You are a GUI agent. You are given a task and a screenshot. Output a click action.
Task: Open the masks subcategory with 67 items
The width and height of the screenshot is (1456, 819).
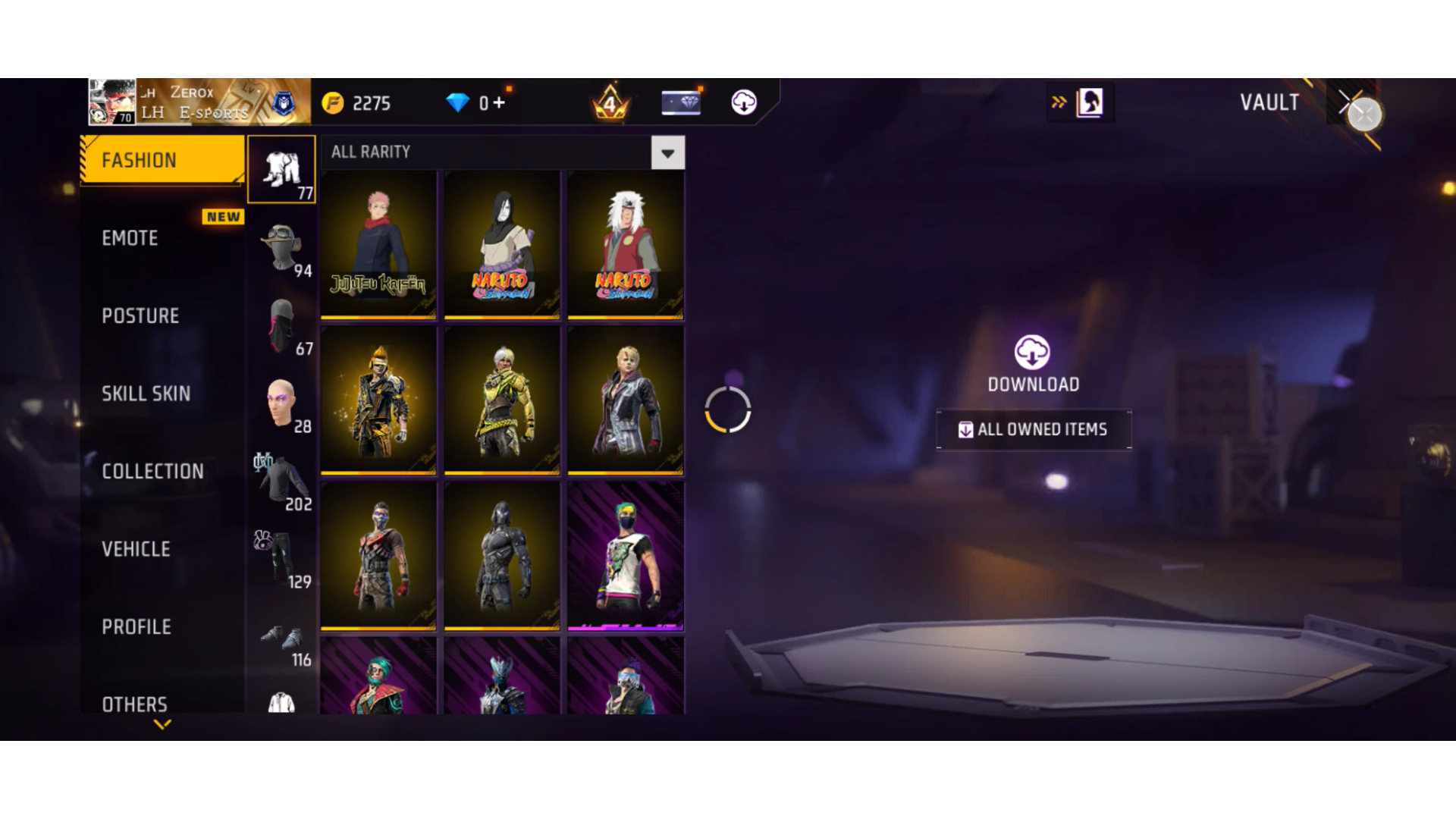point(282,327)
